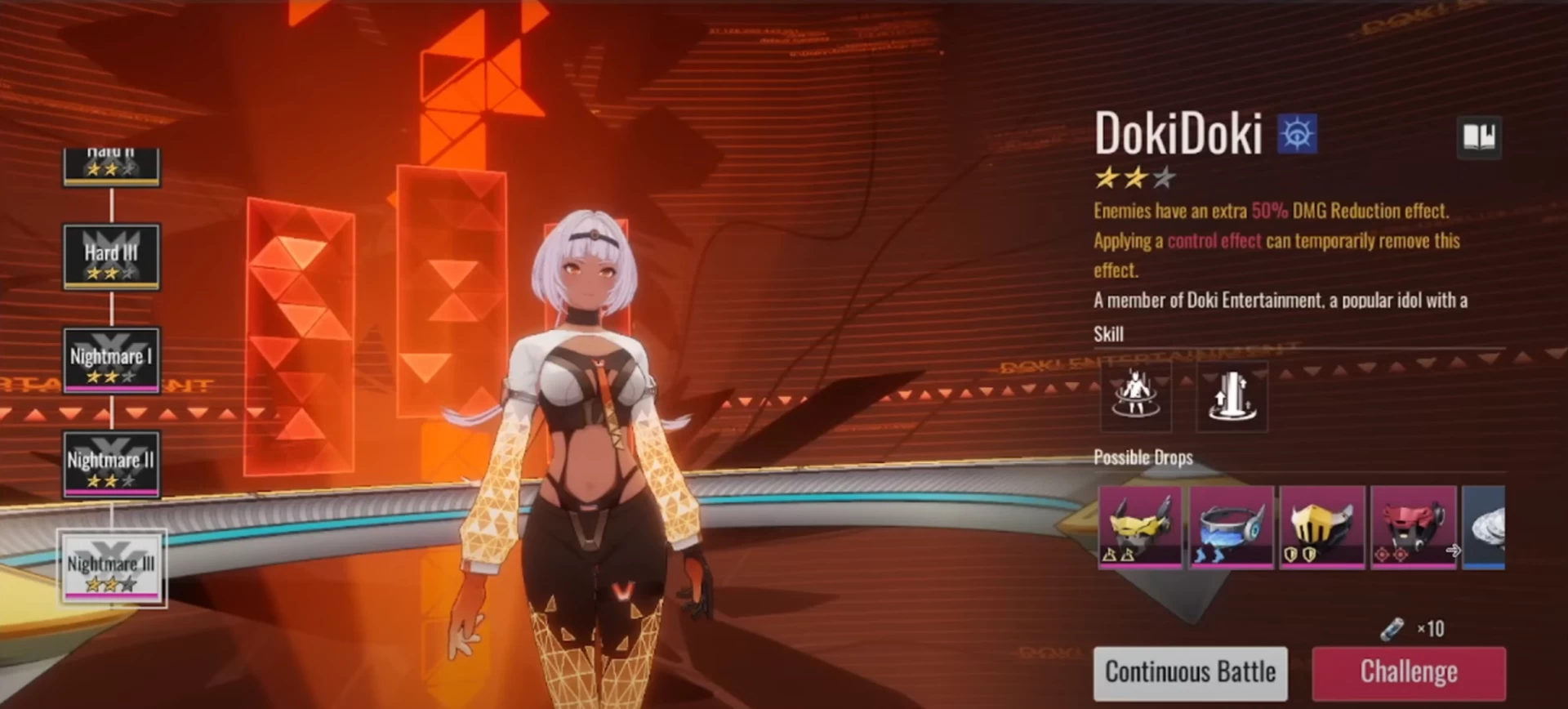Switch to Nightmare I difficulty
This screenshot has height=709, width=1568.
pyautogui.click(x=112, y=360)
